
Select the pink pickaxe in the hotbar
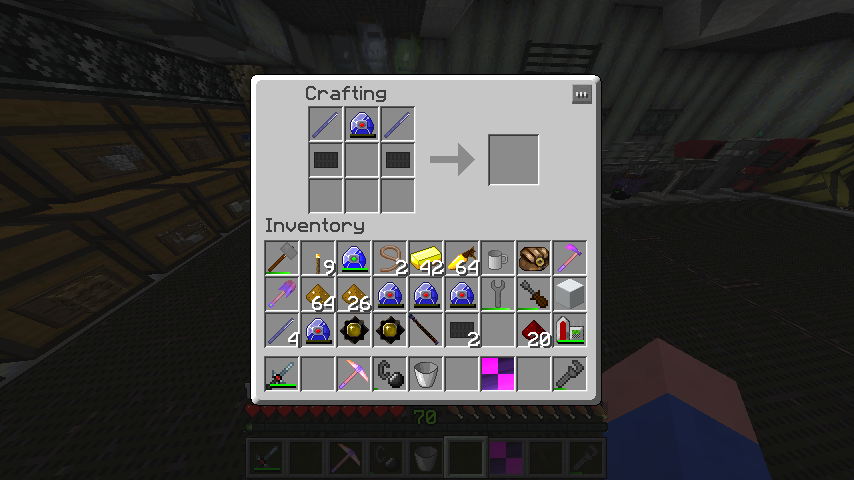[x=354, y=374]
